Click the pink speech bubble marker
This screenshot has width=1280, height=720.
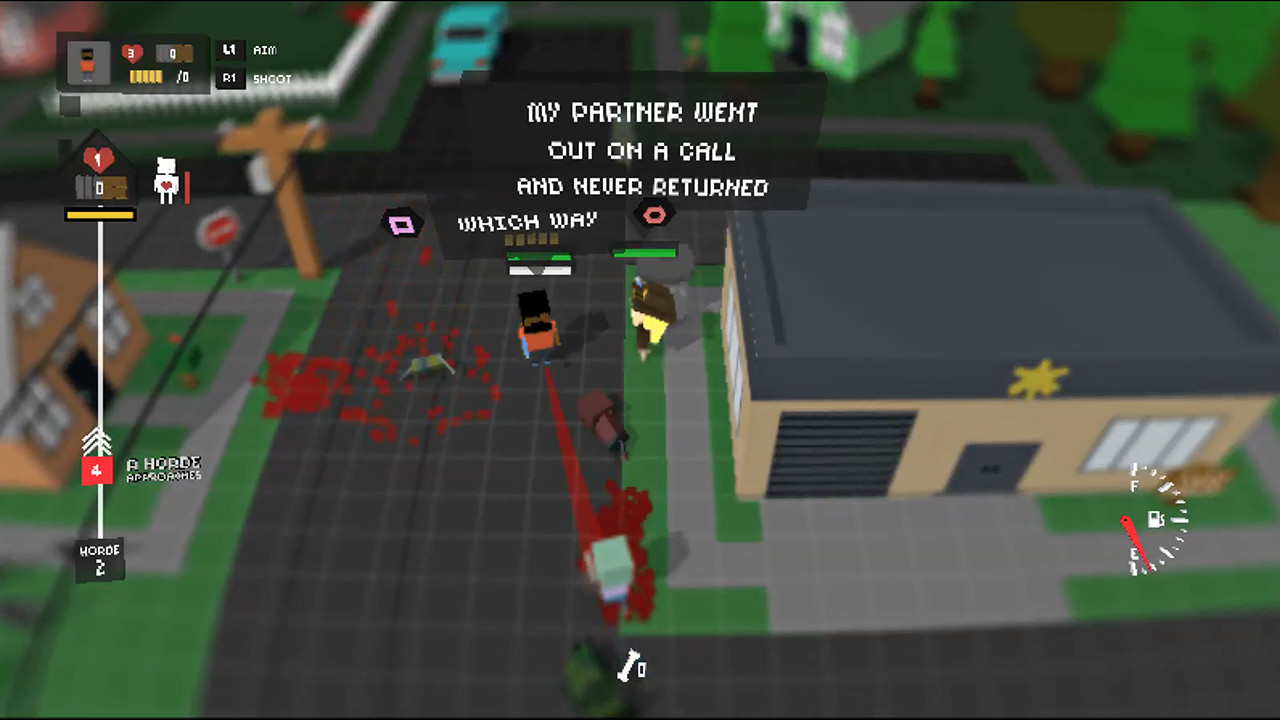[400, 226]
